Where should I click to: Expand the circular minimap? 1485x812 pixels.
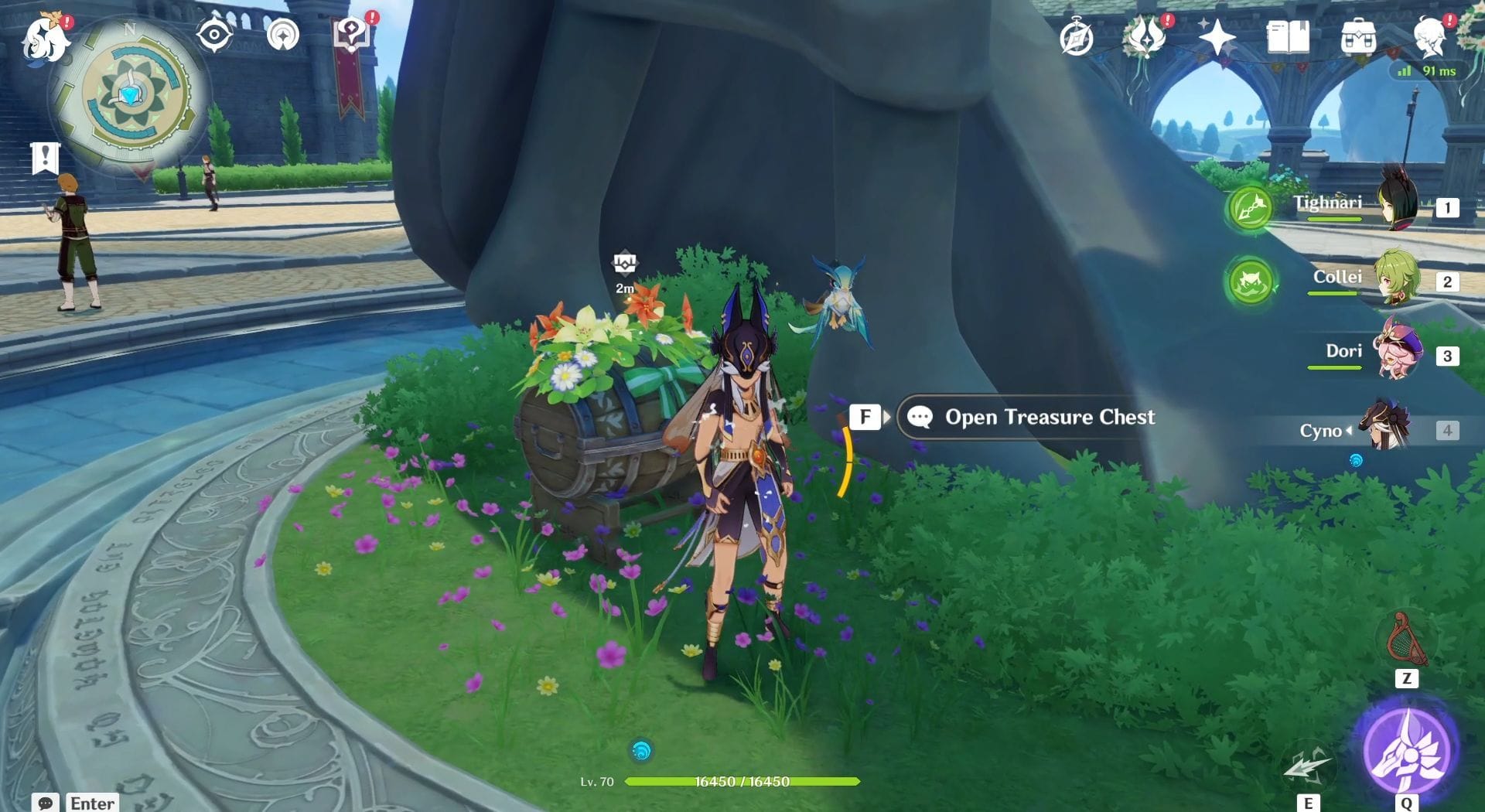[x=133, y=97]
